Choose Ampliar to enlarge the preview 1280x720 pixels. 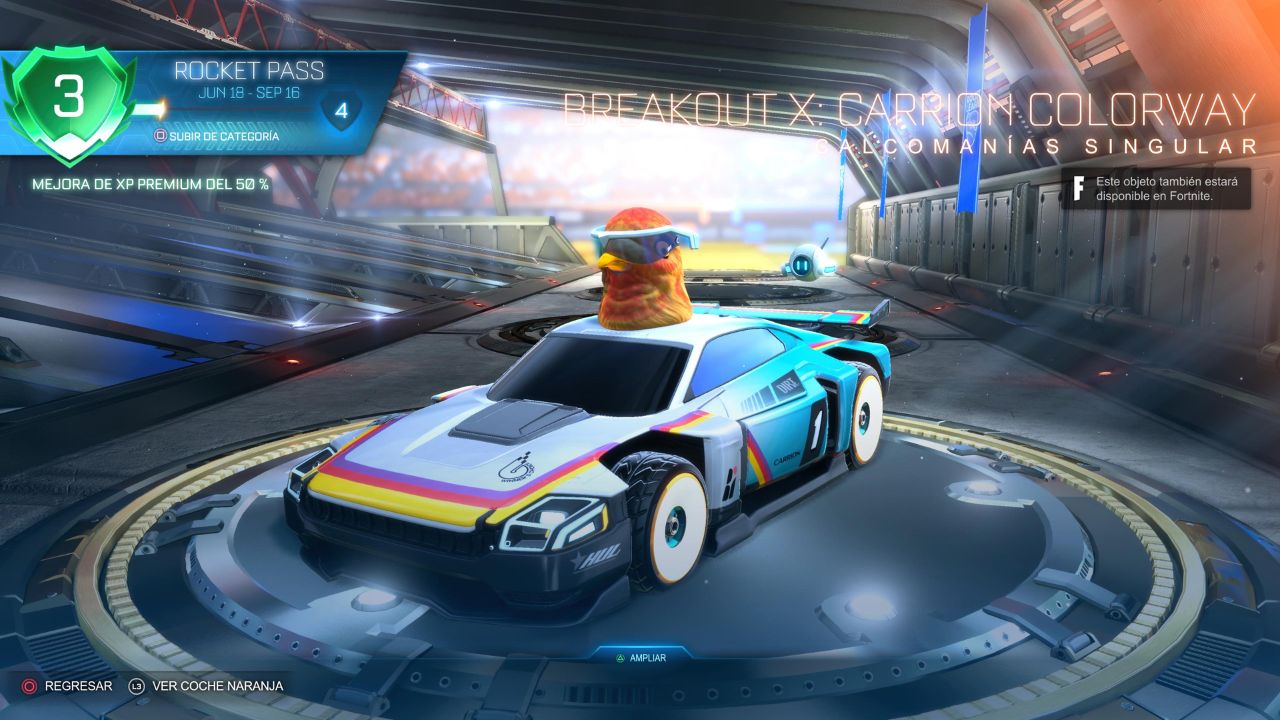(x=639, y=657)
